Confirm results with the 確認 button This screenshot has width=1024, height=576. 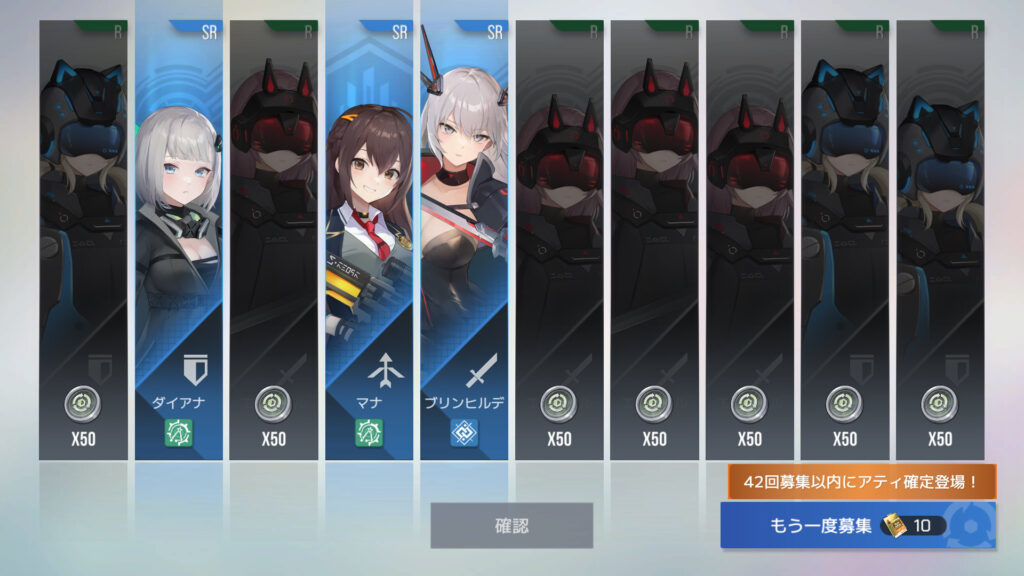(511, 525)
